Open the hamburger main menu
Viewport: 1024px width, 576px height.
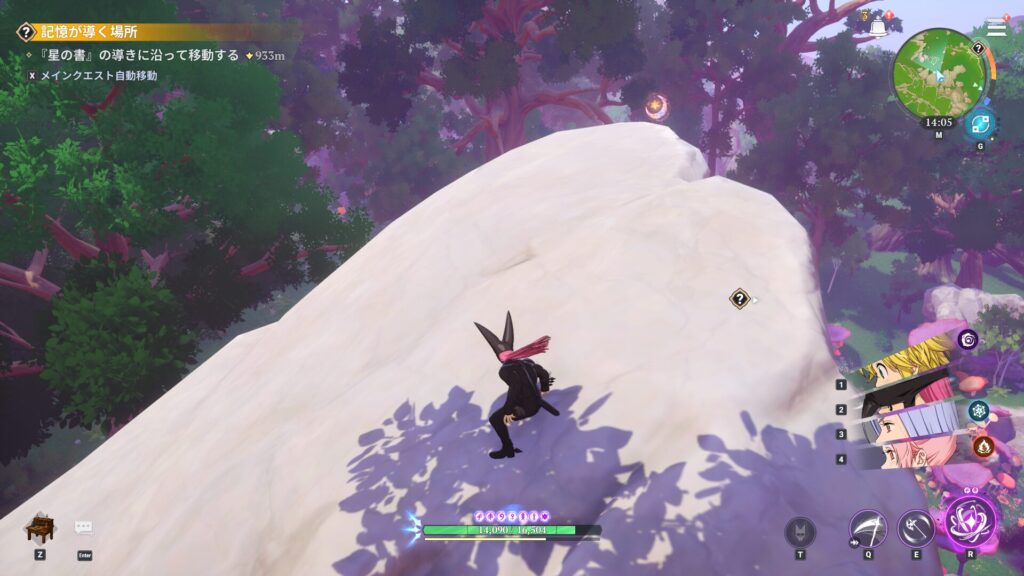pos(996,28)
